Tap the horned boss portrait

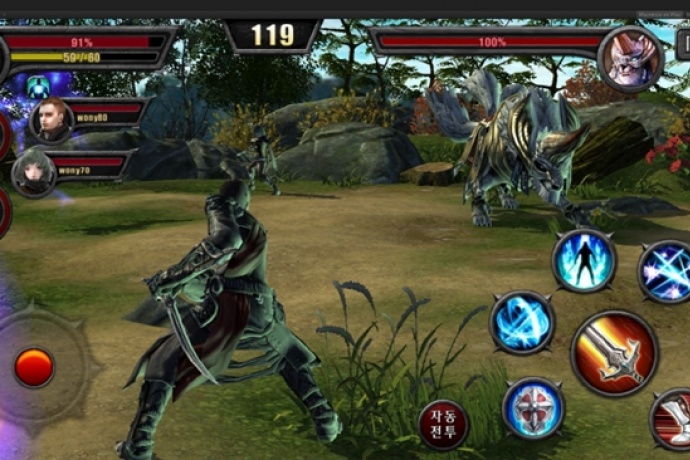[x=630, y=59]
